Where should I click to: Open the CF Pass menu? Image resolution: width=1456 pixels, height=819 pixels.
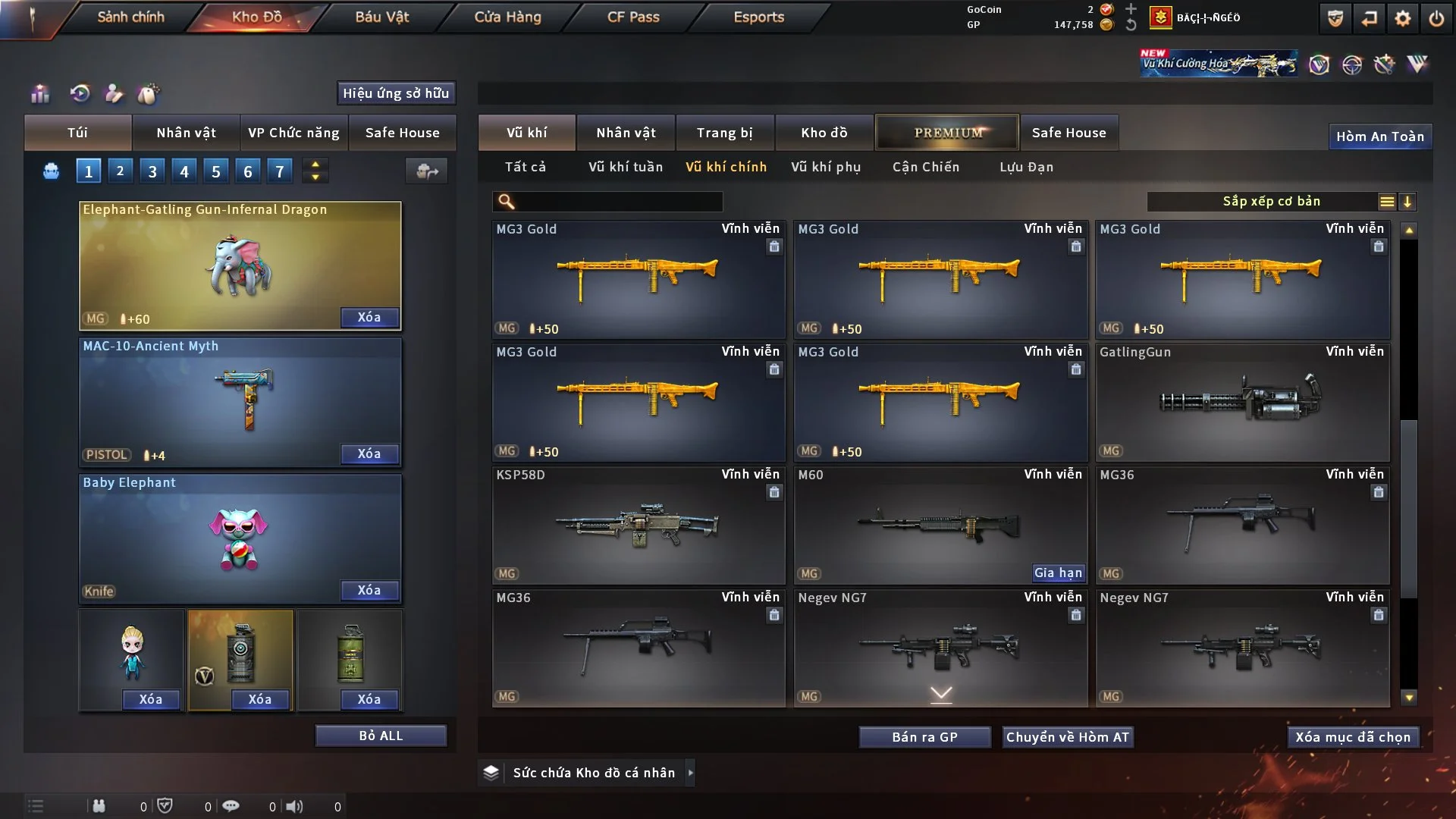pos(633,17)
